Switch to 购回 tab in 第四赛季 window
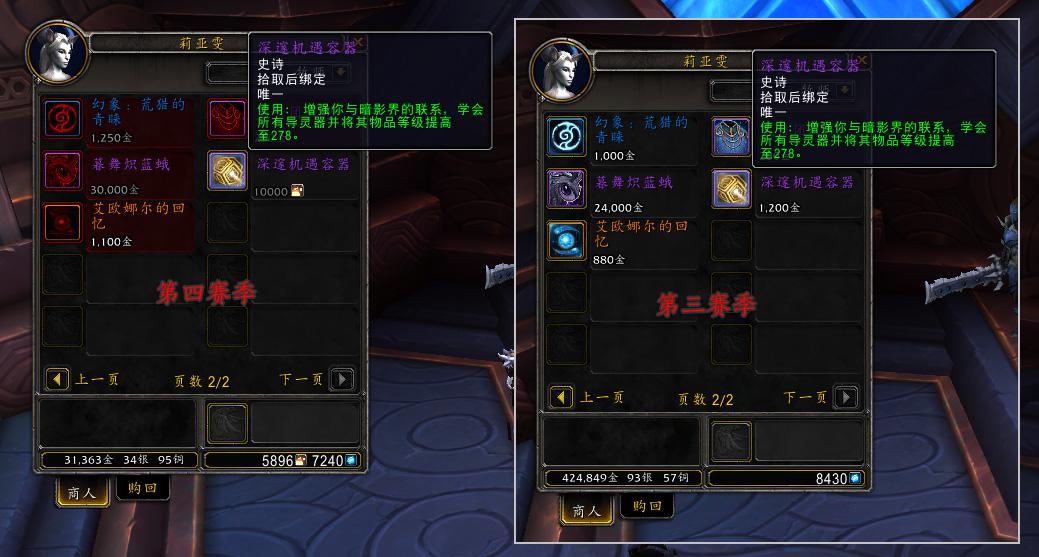1039x557 pixels. point(143,488)
